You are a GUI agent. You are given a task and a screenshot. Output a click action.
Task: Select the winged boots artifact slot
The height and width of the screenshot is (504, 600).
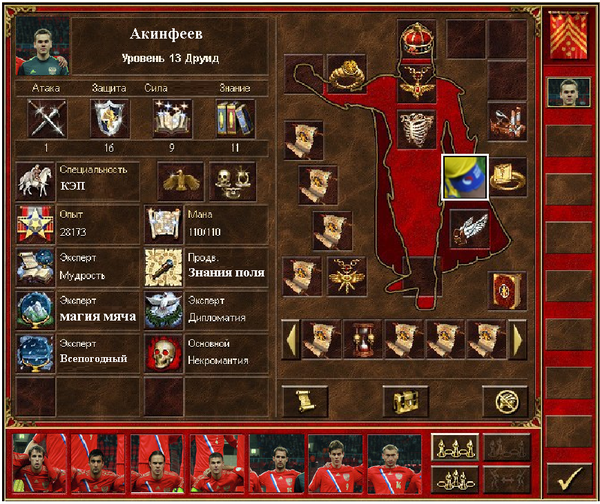[468, 228]
